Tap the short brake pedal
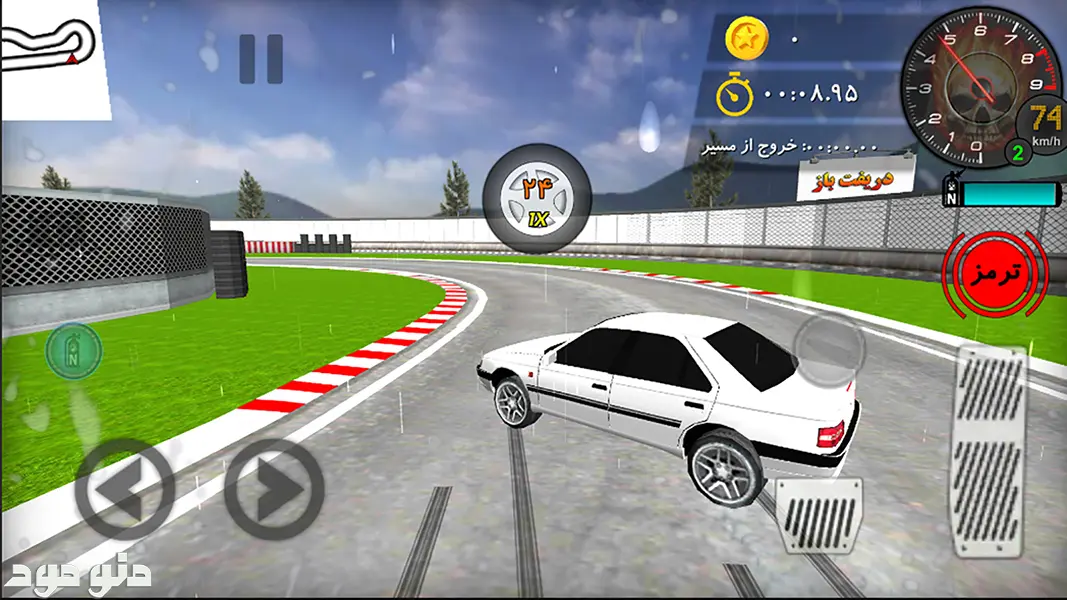Viewport: 1067px width, 600px height. (819, 515)
